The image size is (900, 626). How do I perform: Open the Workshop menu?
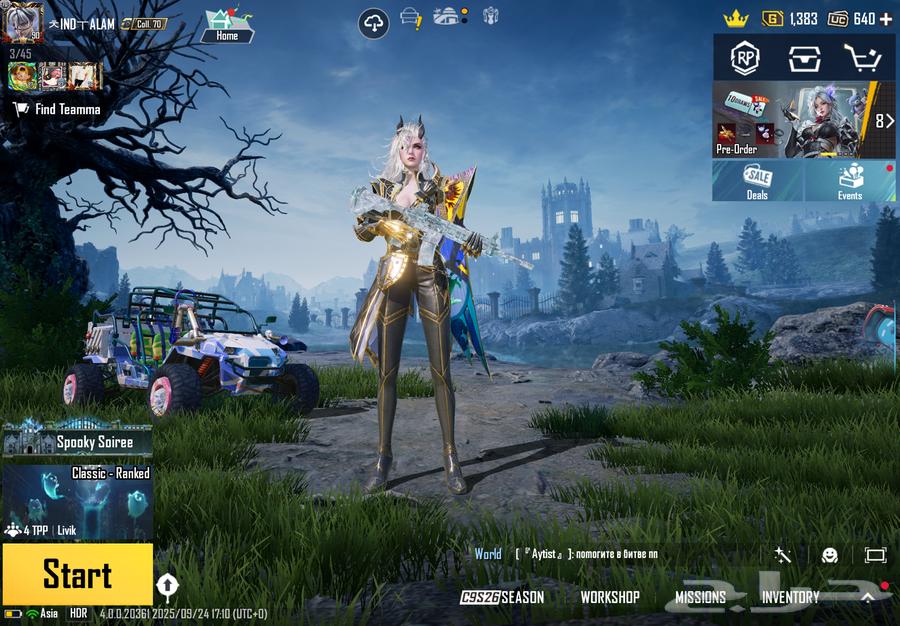[x=610, y=597]
